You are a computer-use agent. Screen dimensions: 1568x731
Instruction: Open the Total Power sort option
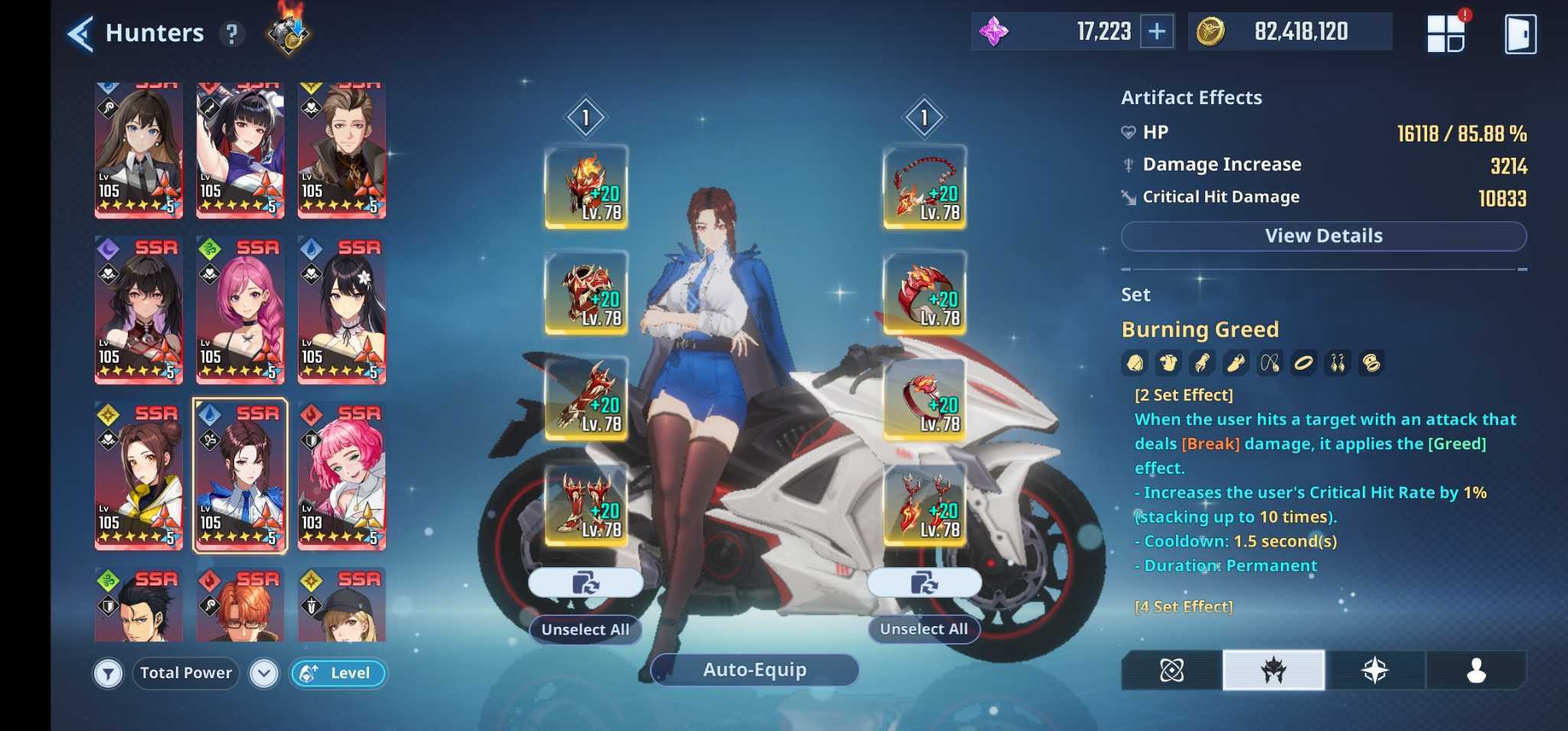click(x=186, y=673)
